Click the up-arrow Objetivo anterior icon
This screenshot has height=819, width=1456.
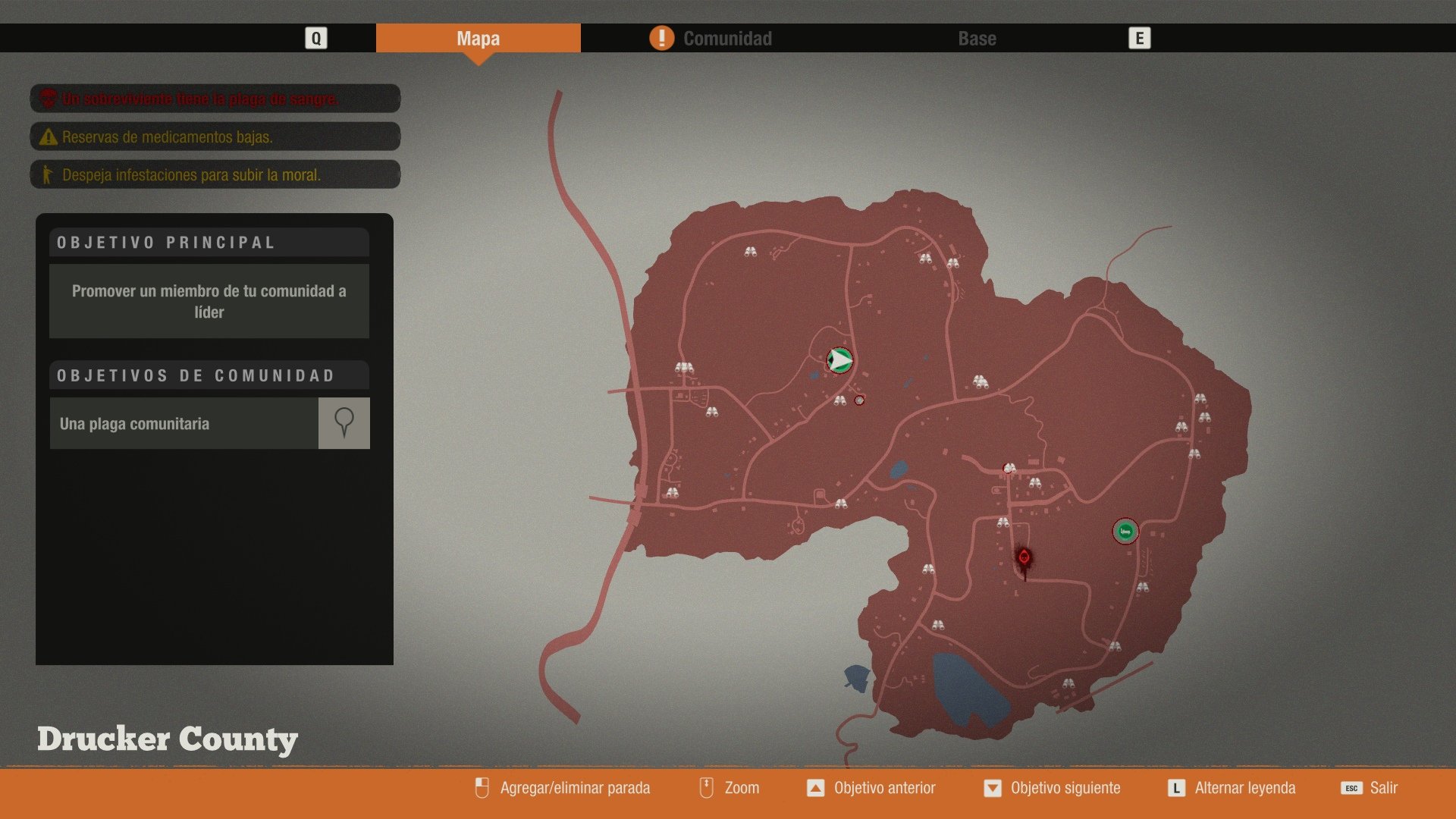click(817, 788)
